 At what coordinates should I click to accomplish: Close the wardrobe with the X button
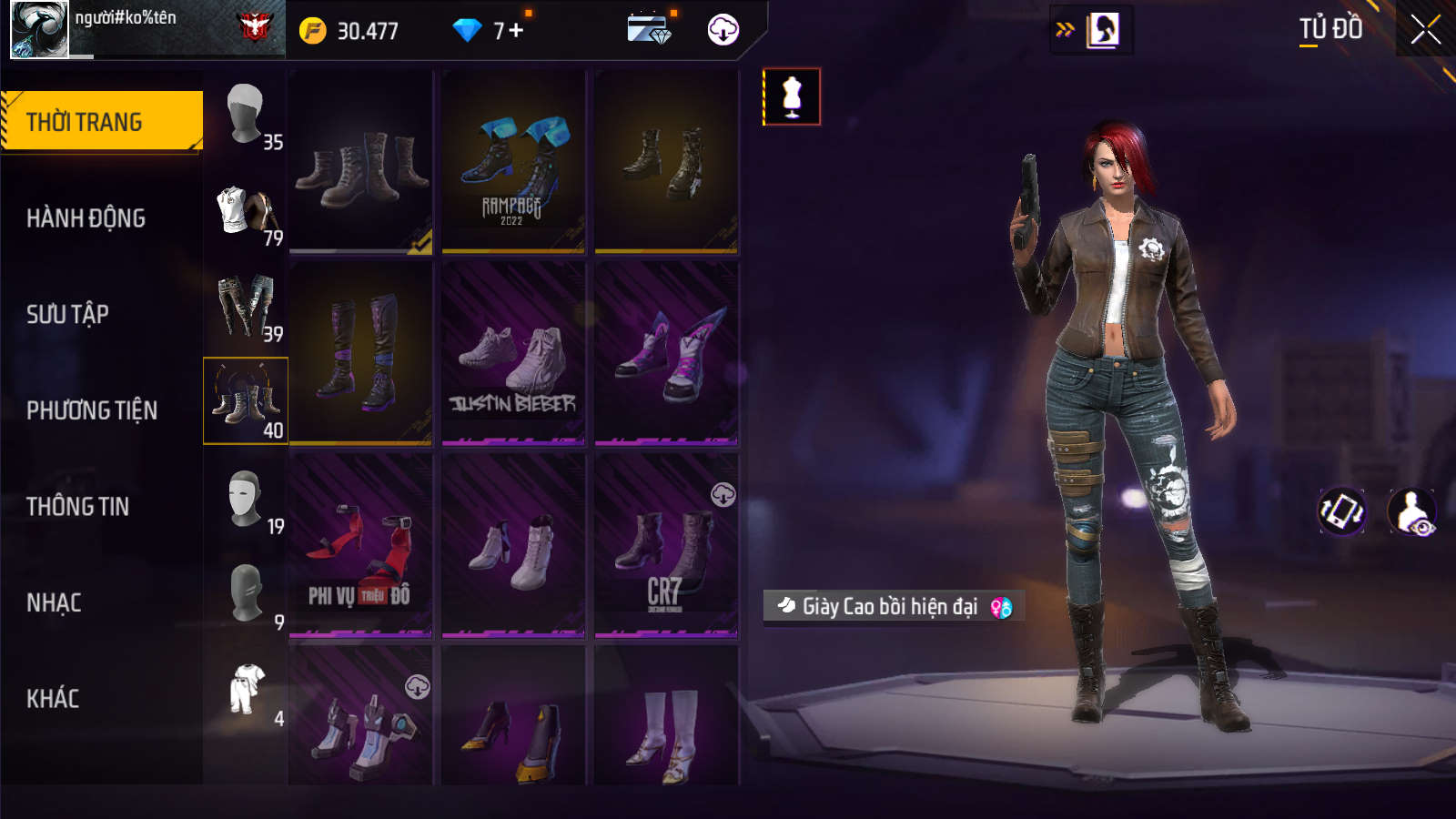pyautogui.click(x=1425, y=30)
